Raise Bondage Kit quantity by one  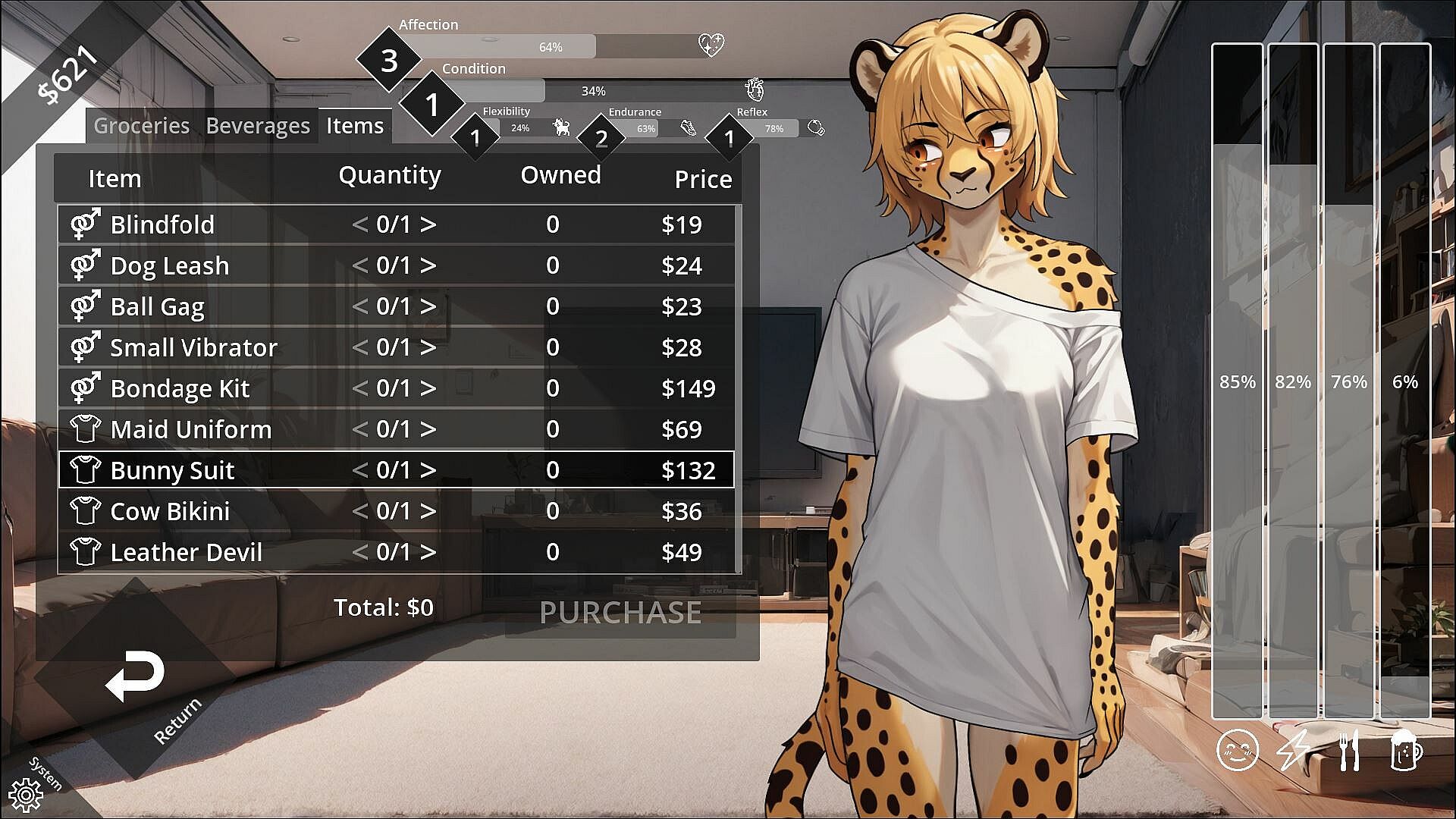428,388
